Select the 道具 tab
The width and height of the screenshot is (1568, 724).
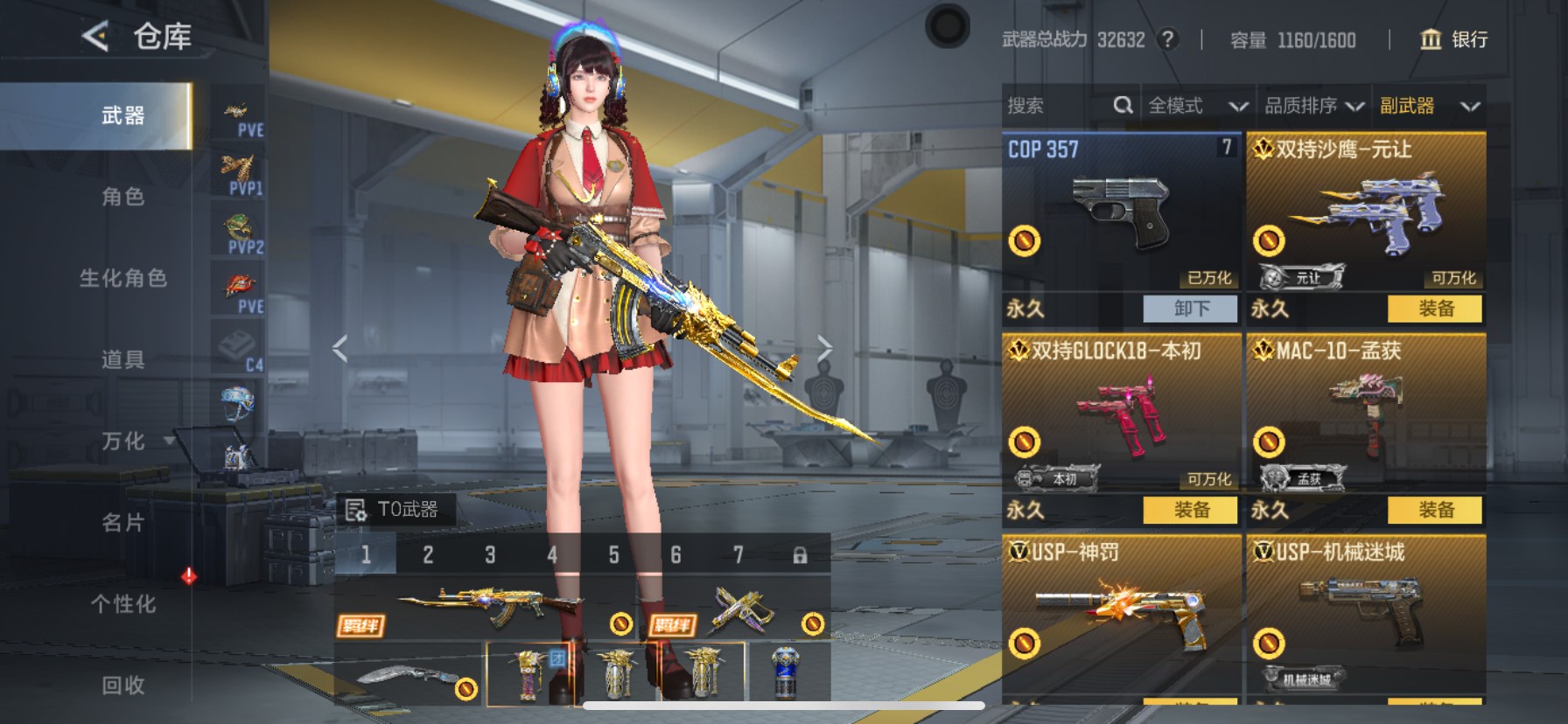(122, 359)
